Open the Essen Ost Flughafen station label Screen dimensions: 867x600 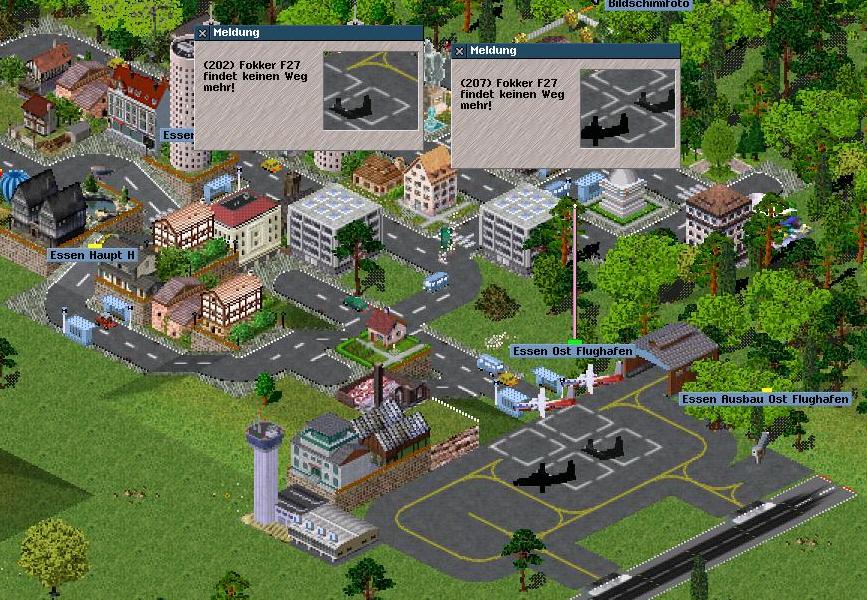(x=565, y=351)
